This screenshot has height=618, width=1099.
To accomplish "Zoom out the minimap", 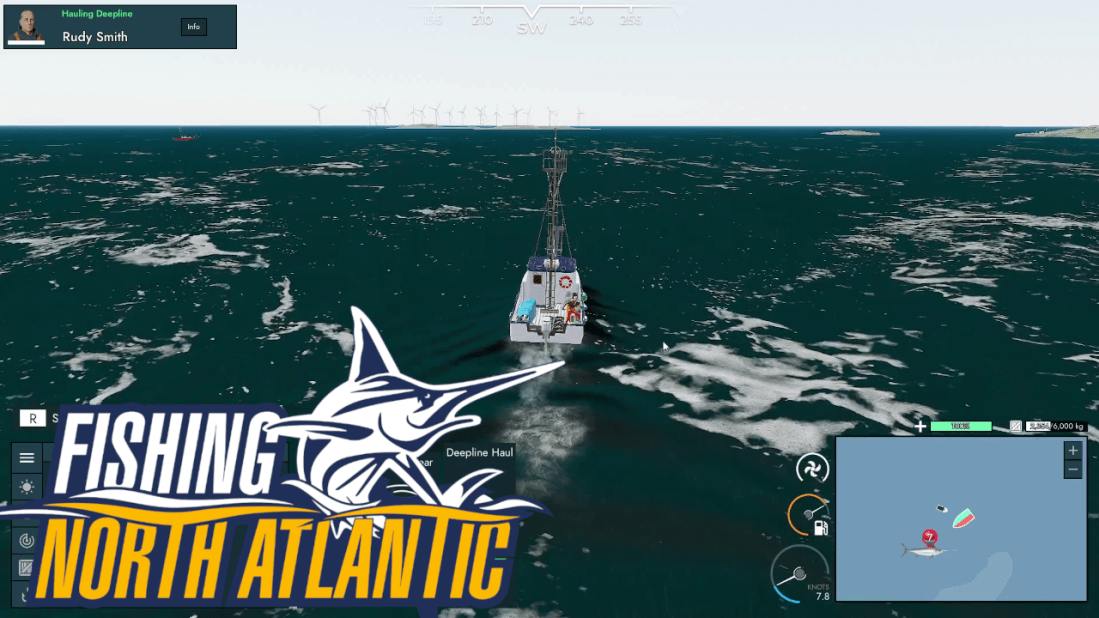I will 1073,470.
